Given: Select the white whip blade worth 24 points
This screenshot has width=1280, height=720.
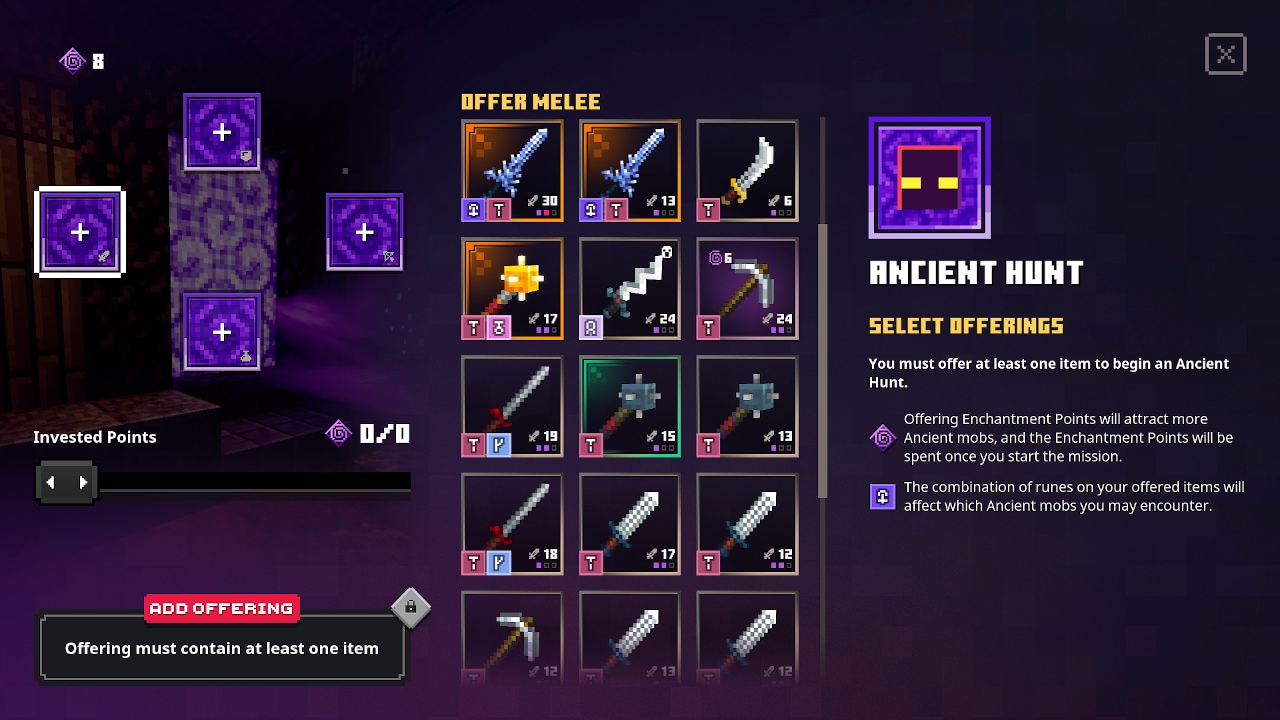Looking at the screenshot, I should point(629,289).
